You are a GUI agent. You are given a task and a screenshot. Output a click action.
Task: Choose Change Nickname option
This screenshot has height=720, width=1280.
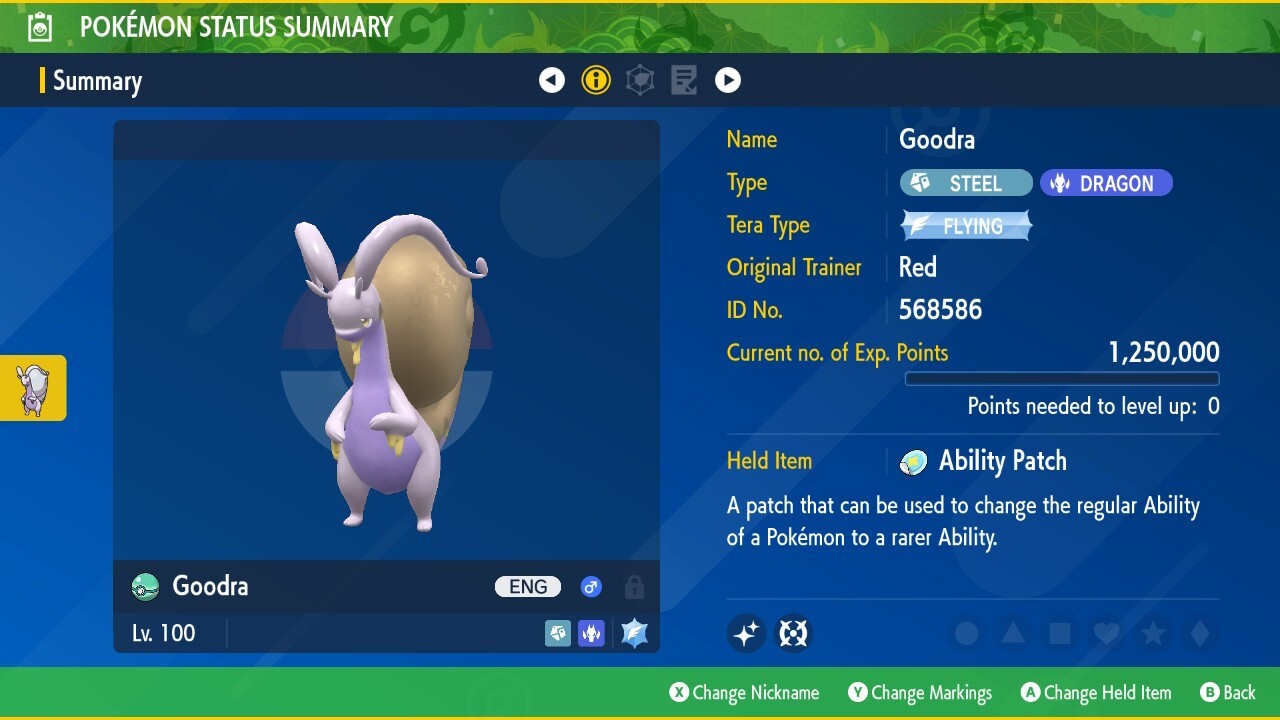744,693
